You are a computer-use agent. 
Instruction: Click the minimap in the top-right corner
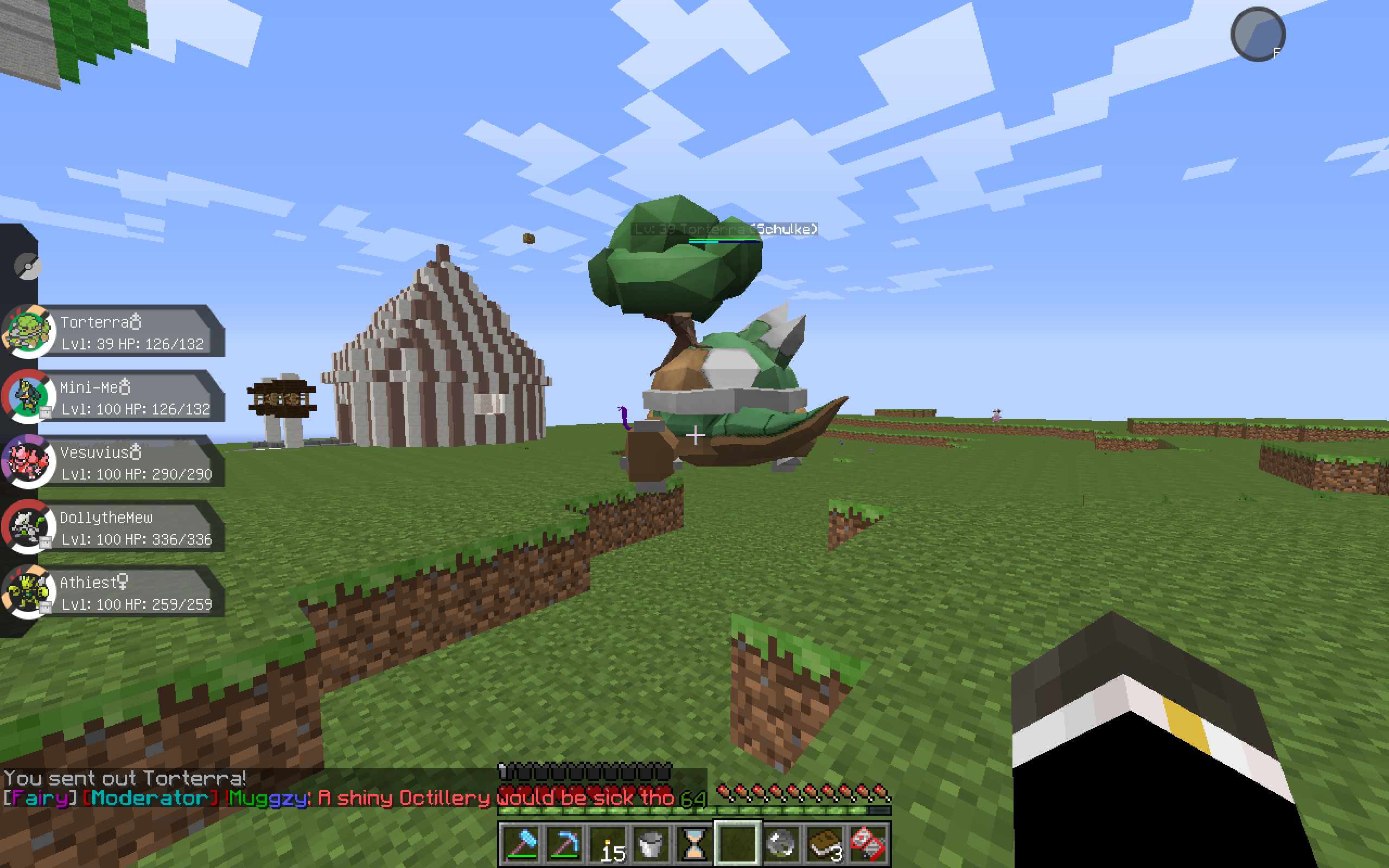point(1259,34)
